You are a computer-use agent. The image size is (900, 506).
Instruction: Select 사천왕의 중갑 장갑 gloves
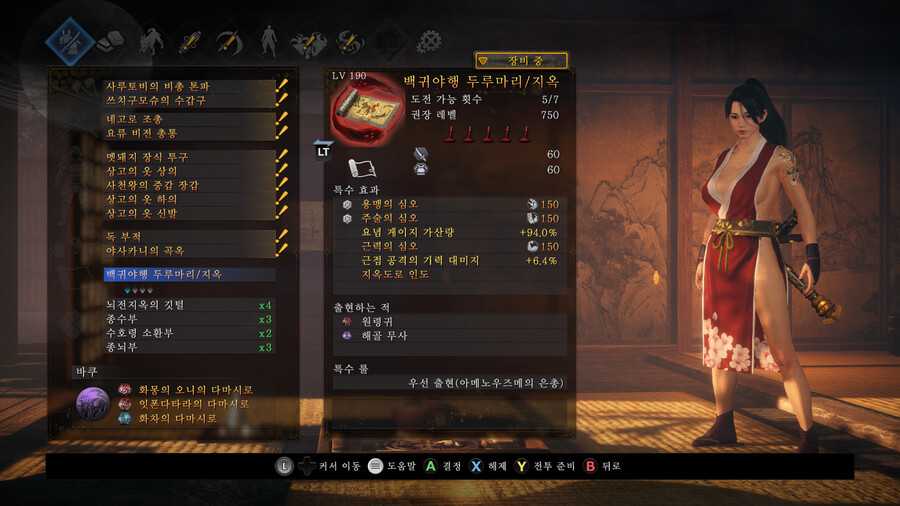[x=190, y=185]
